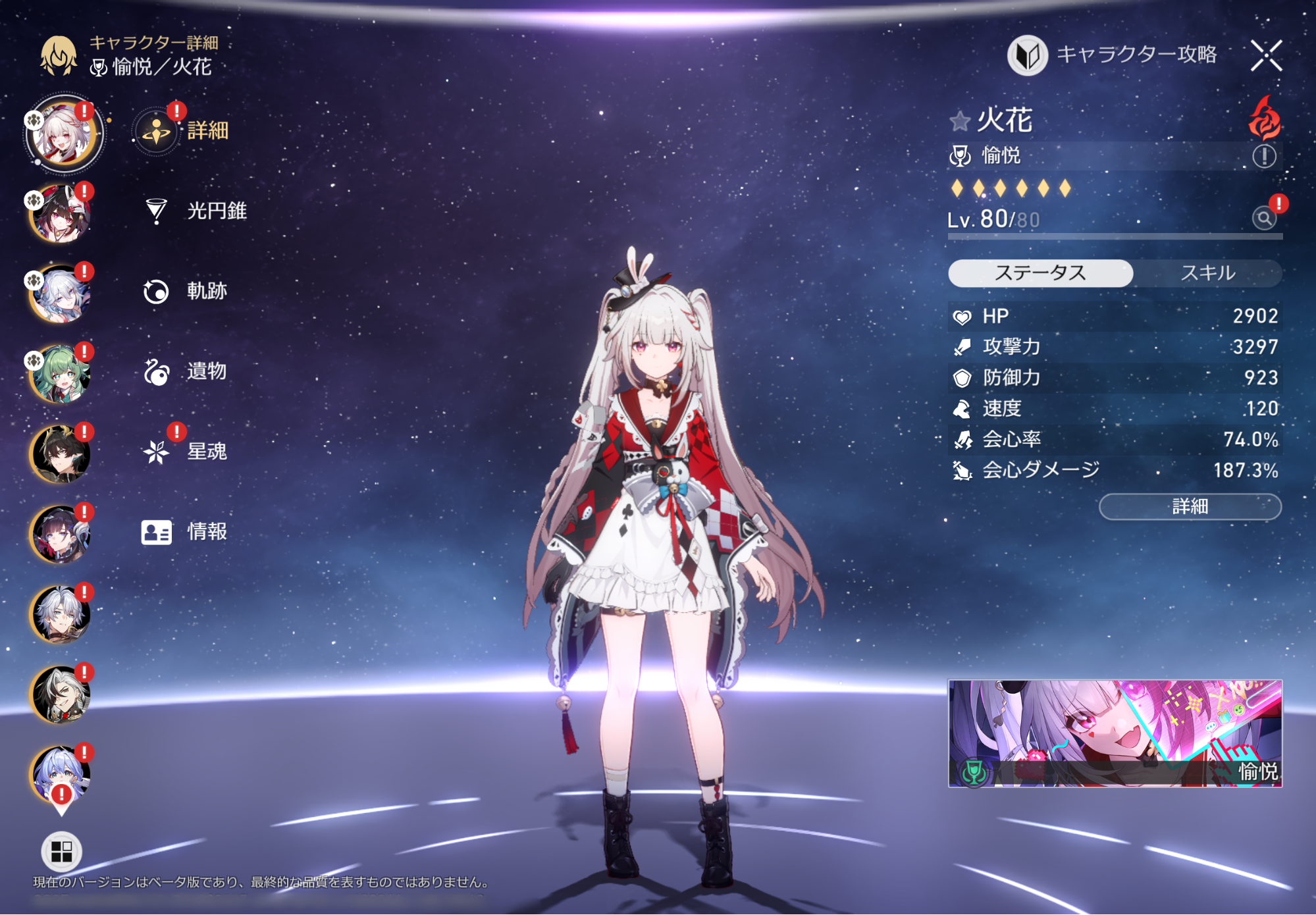Click the magnifier icon beside the level
This screenshot has height=915, width=1316.
click(1264, 218)
